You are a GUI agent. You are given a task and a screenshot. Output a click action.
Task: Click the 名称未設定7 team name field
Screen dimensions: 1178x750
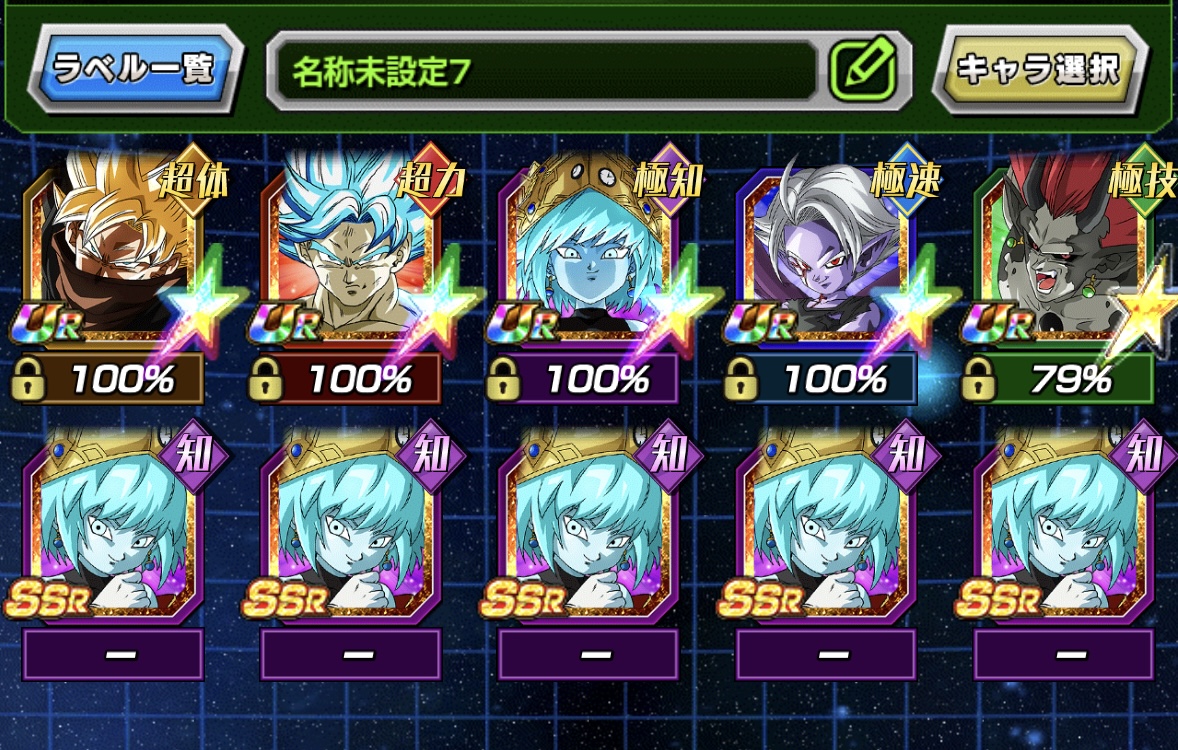[545, 70]
